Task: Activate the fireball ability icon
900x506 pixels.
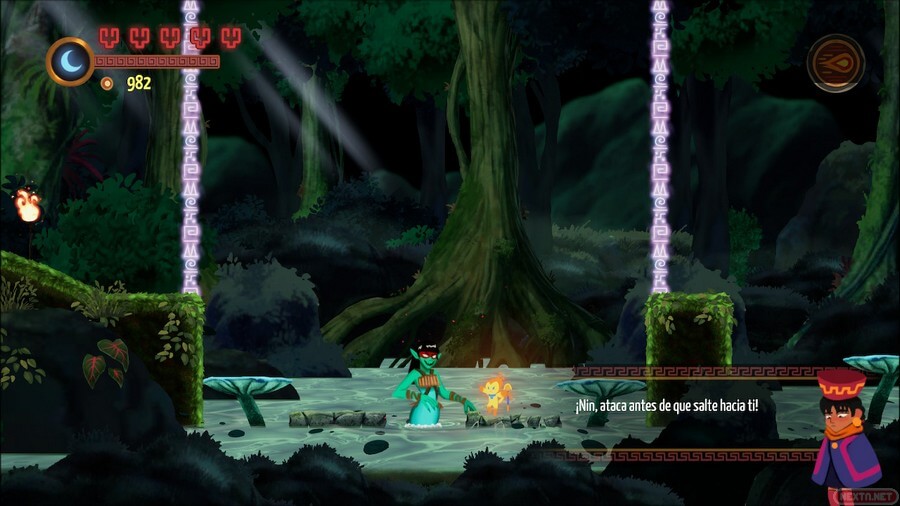Action: pos(836,62)
